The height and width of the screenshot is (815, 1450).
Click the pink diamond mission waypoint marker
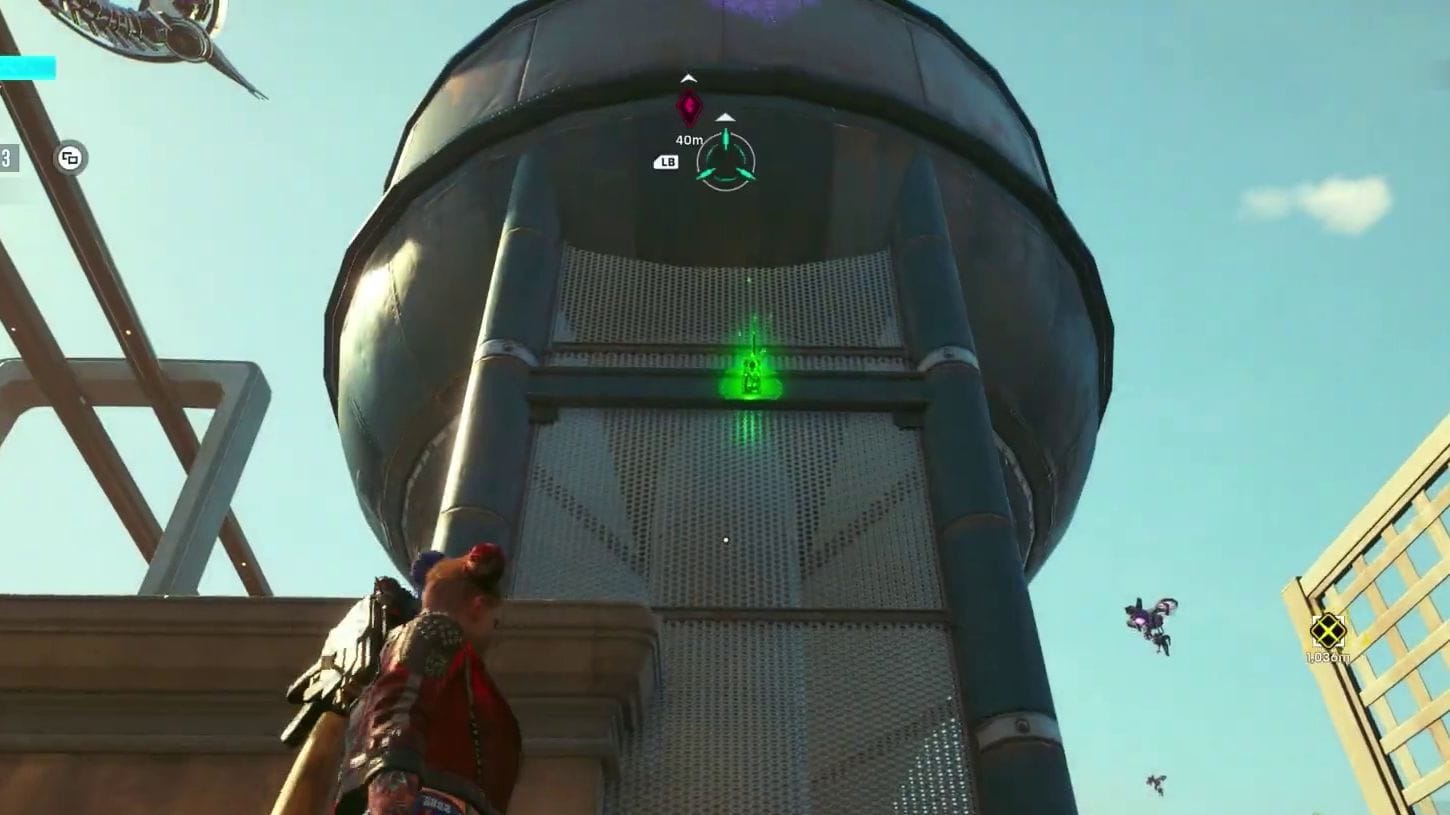[x=690, y=106]
